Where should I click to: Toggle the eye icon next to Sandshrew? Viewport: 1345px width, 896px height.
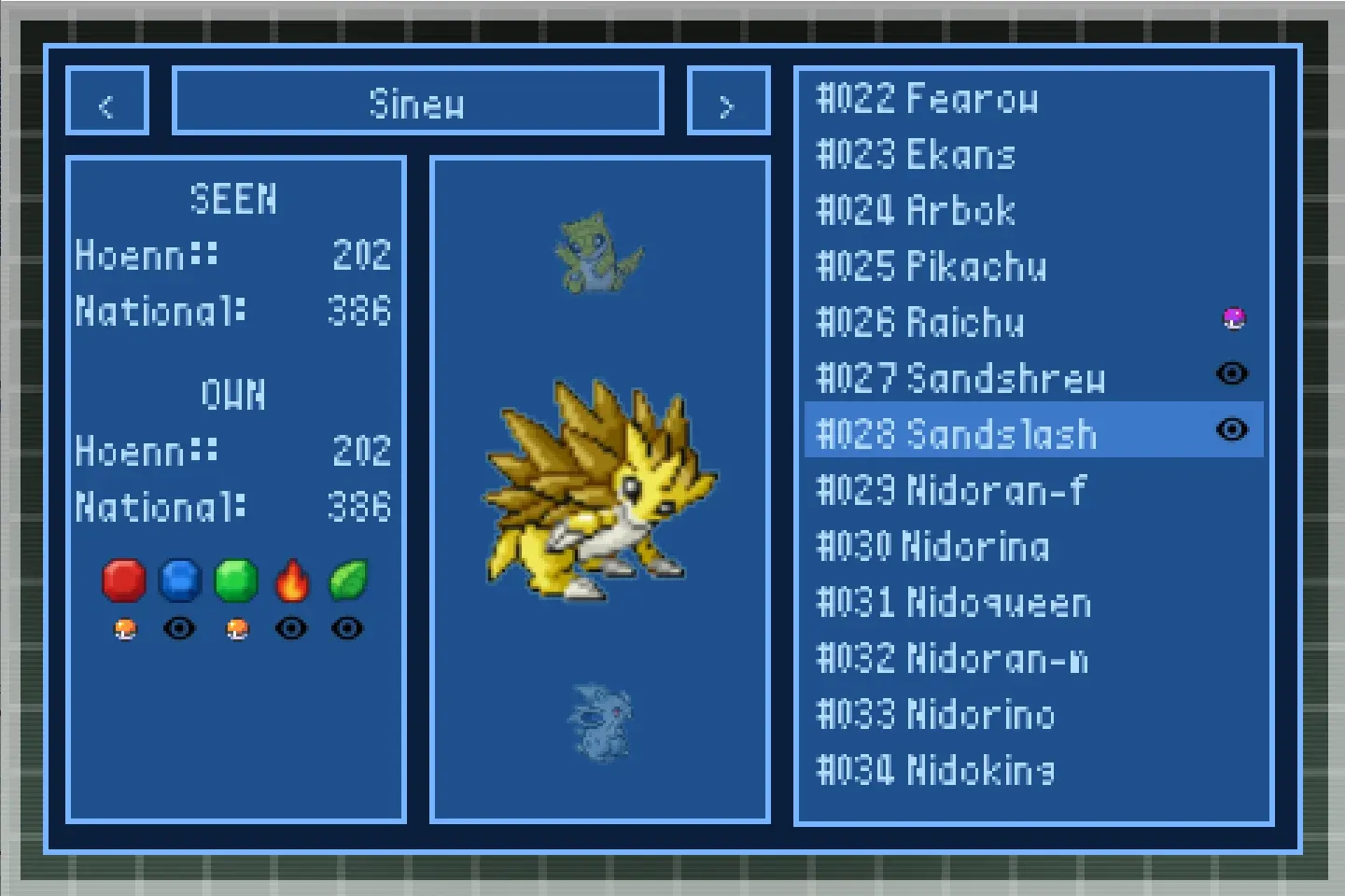pyautogui.click(x=1233, y=374)
